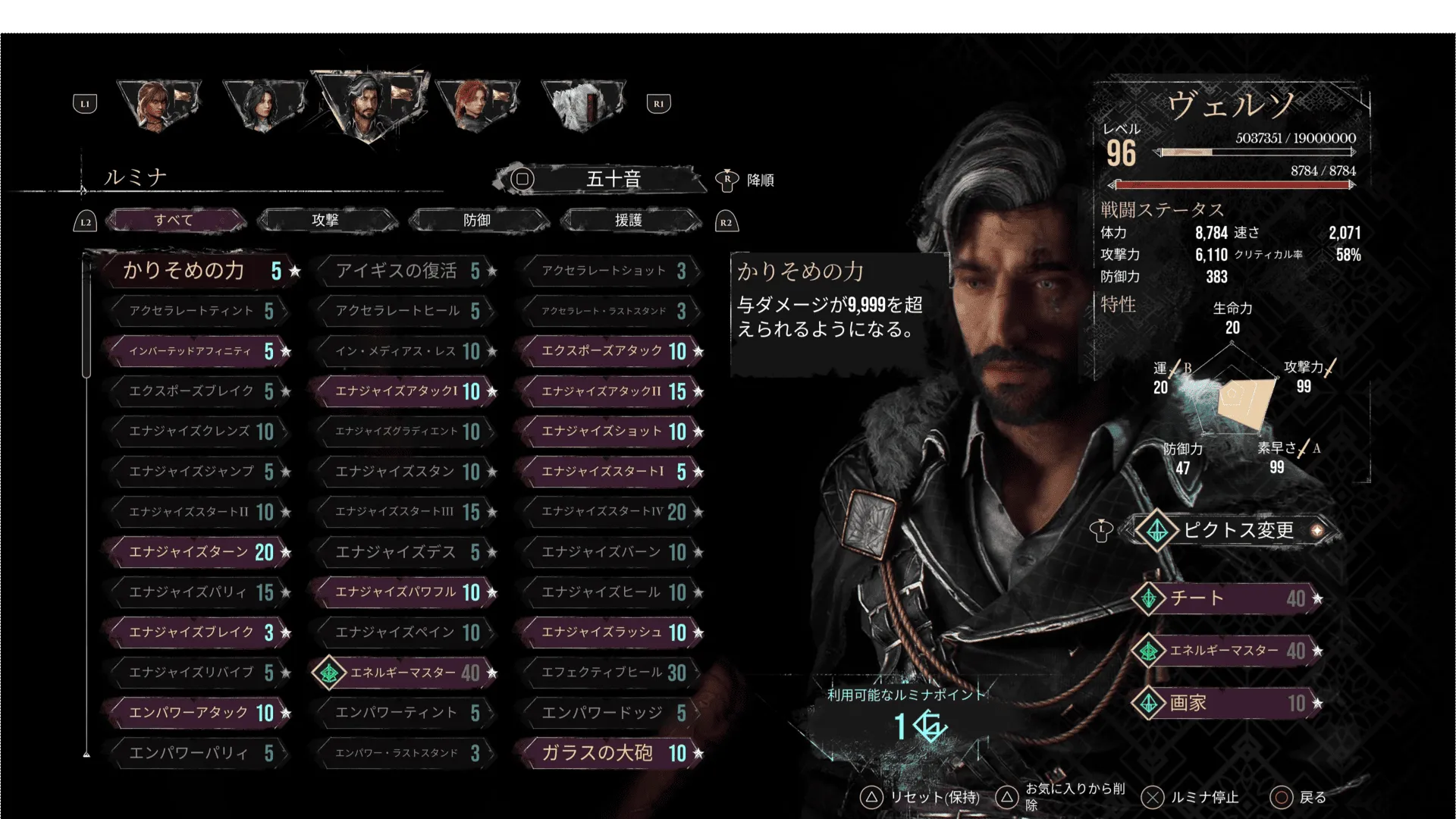Select the エナジャイズラッシュ Lumina
This screenshot has height=819, width=1456.
(611, 632)
